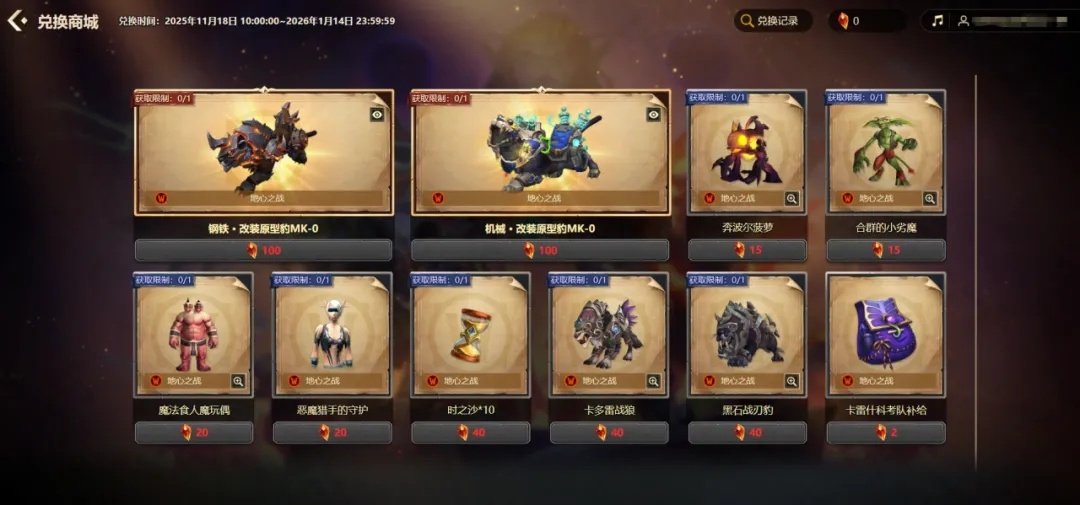The height and width of the screenshot is (505, 1080).
Task: Pick the 时之沙*10 hourglass card
Action: [470, 333]
